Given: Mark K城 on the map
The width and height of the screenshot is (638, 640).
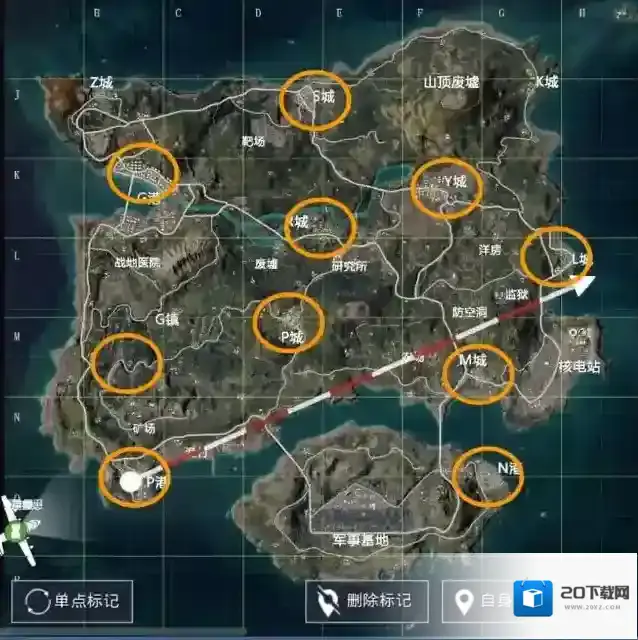Looking at the screenshot, I should tap(547, 82).
